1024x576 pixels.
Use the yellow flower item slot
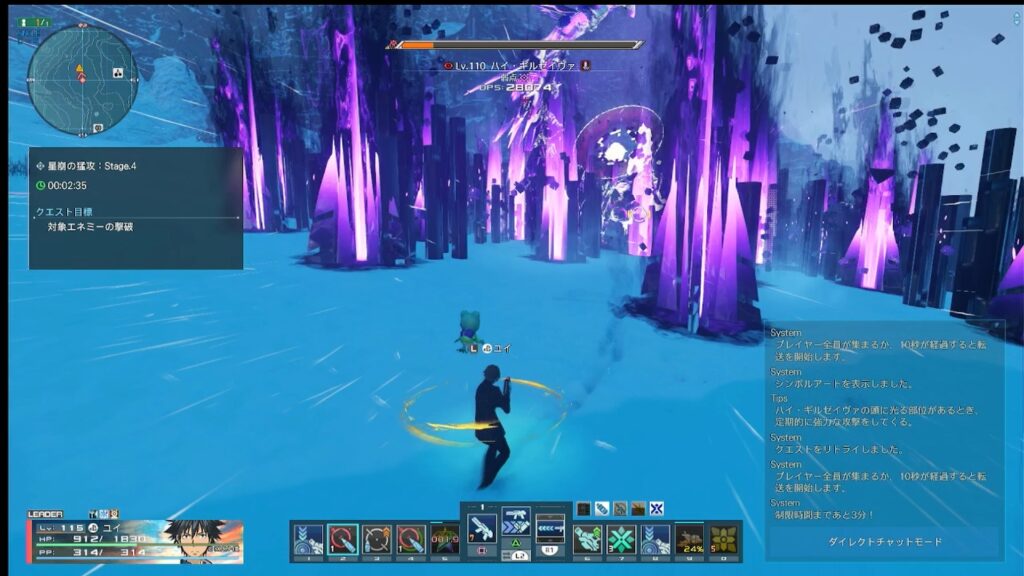point(723,539)
